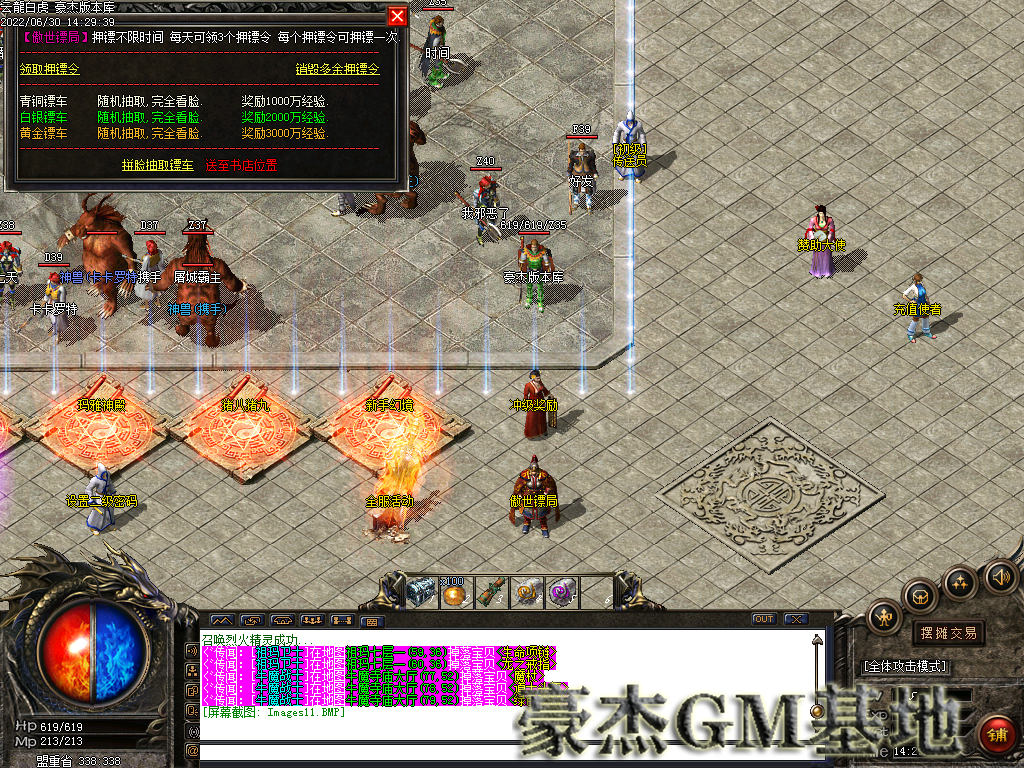The image size is (1024, 768).
Task: Focus the chat text input field
Action: tap(500, 750)
